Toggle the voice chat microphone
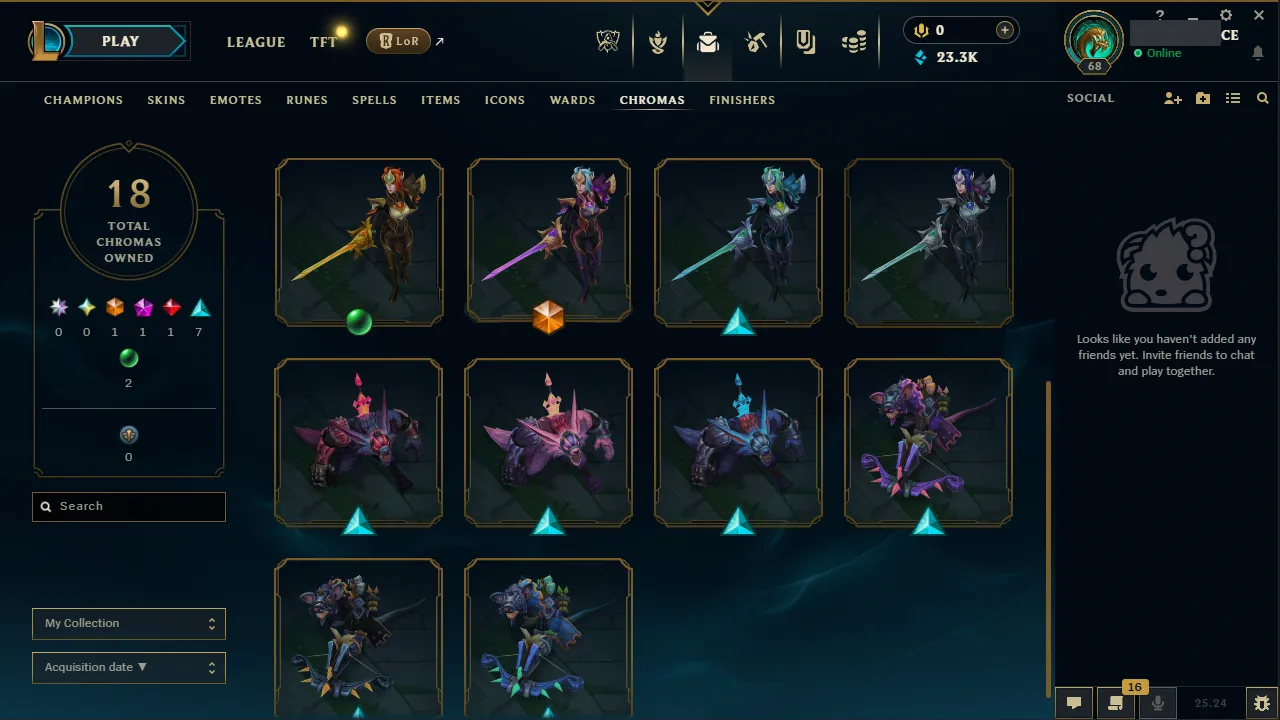Screen dimensions: 1280x720 pyautogui.click(x=1158, y=701)
